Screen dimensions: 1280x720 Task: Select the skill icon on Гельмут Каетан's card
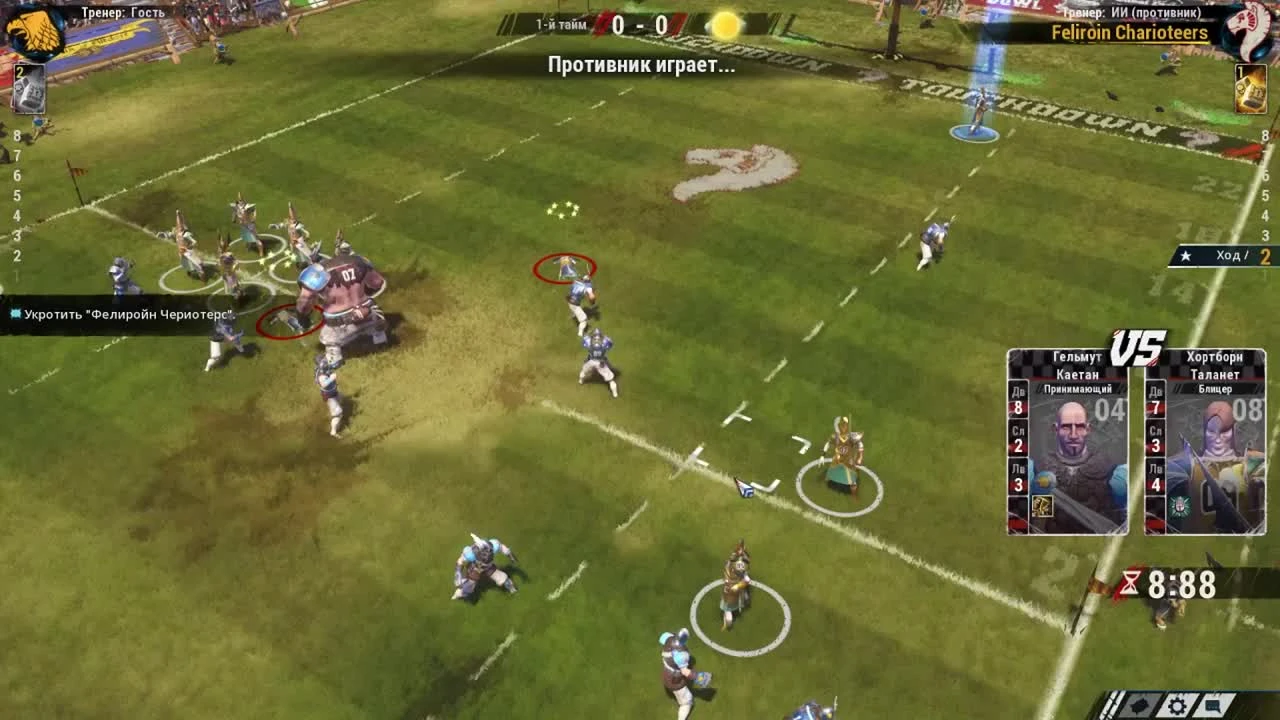tap(1042, 507)
